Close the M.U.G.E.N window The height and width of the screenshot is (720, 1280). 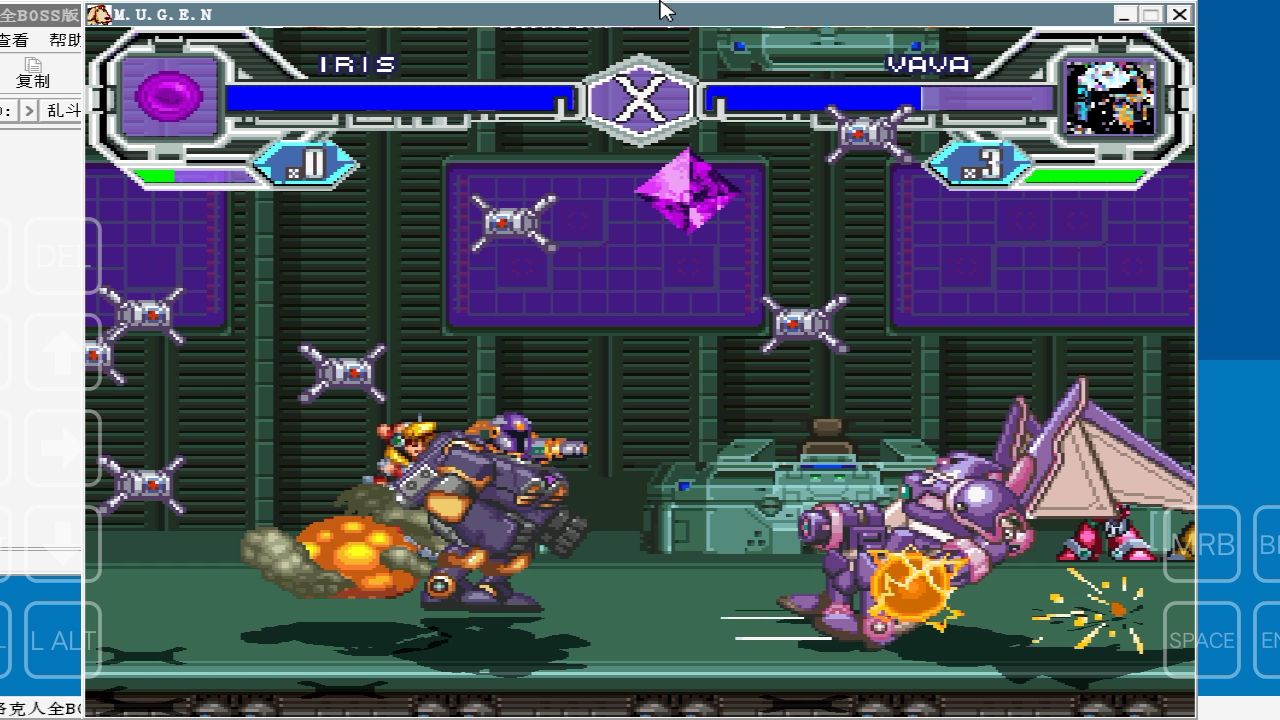(1180, 15)
